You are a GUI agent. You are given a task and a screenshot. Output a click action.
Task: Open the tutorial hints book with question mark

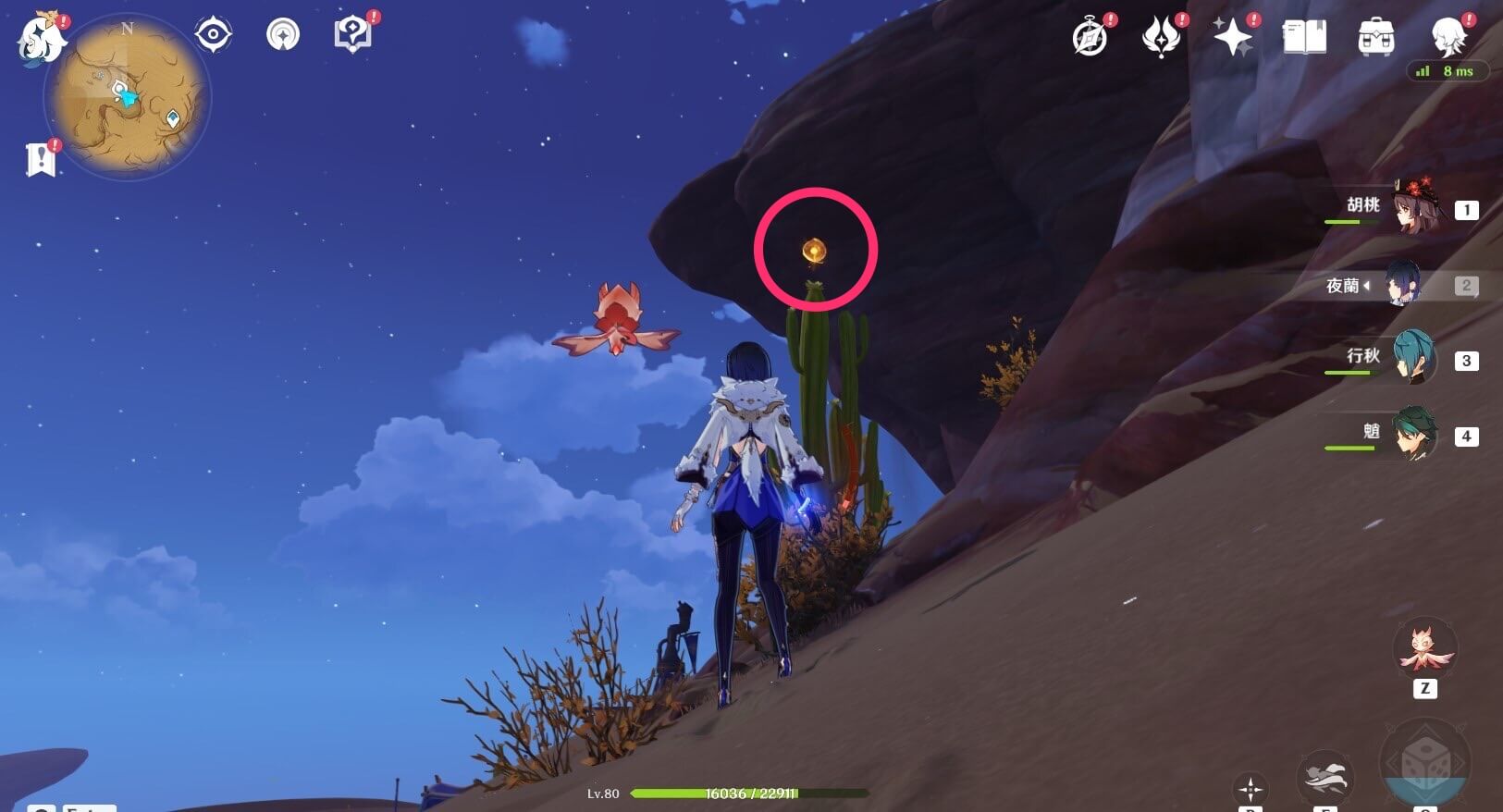[352, 32]
